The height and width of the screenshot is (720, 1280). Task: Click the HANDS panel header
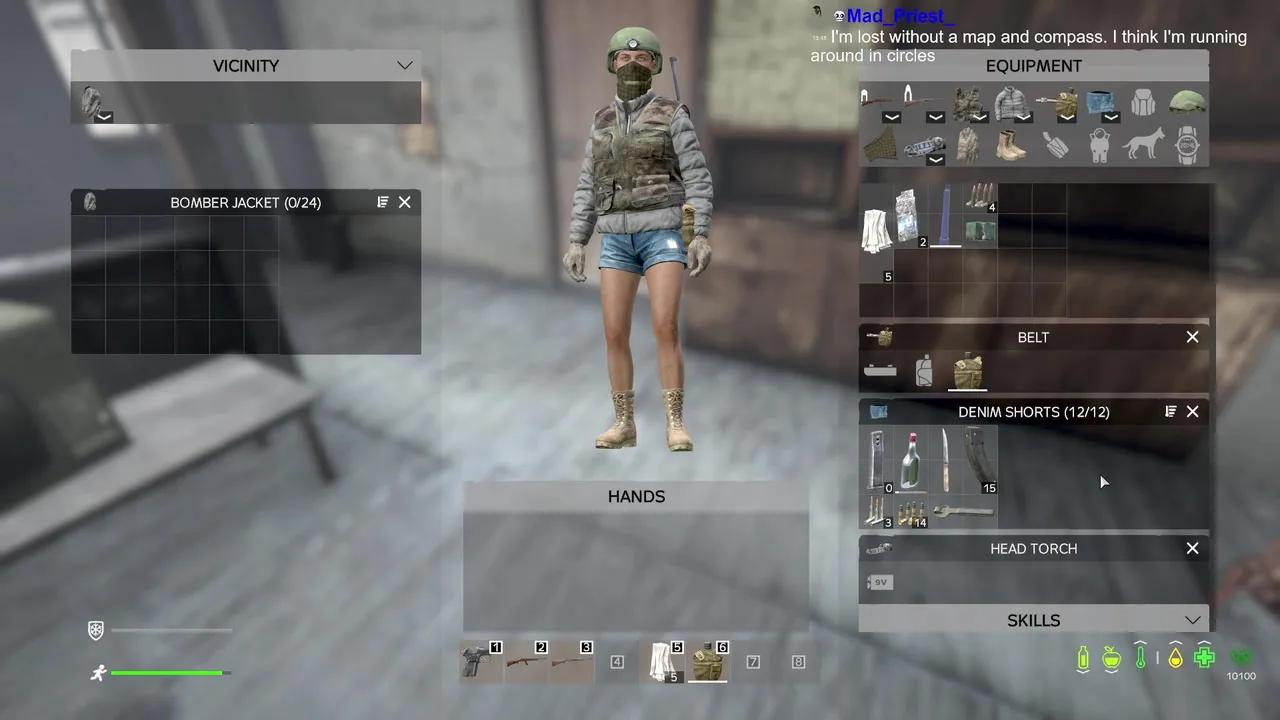click(636, 496)
